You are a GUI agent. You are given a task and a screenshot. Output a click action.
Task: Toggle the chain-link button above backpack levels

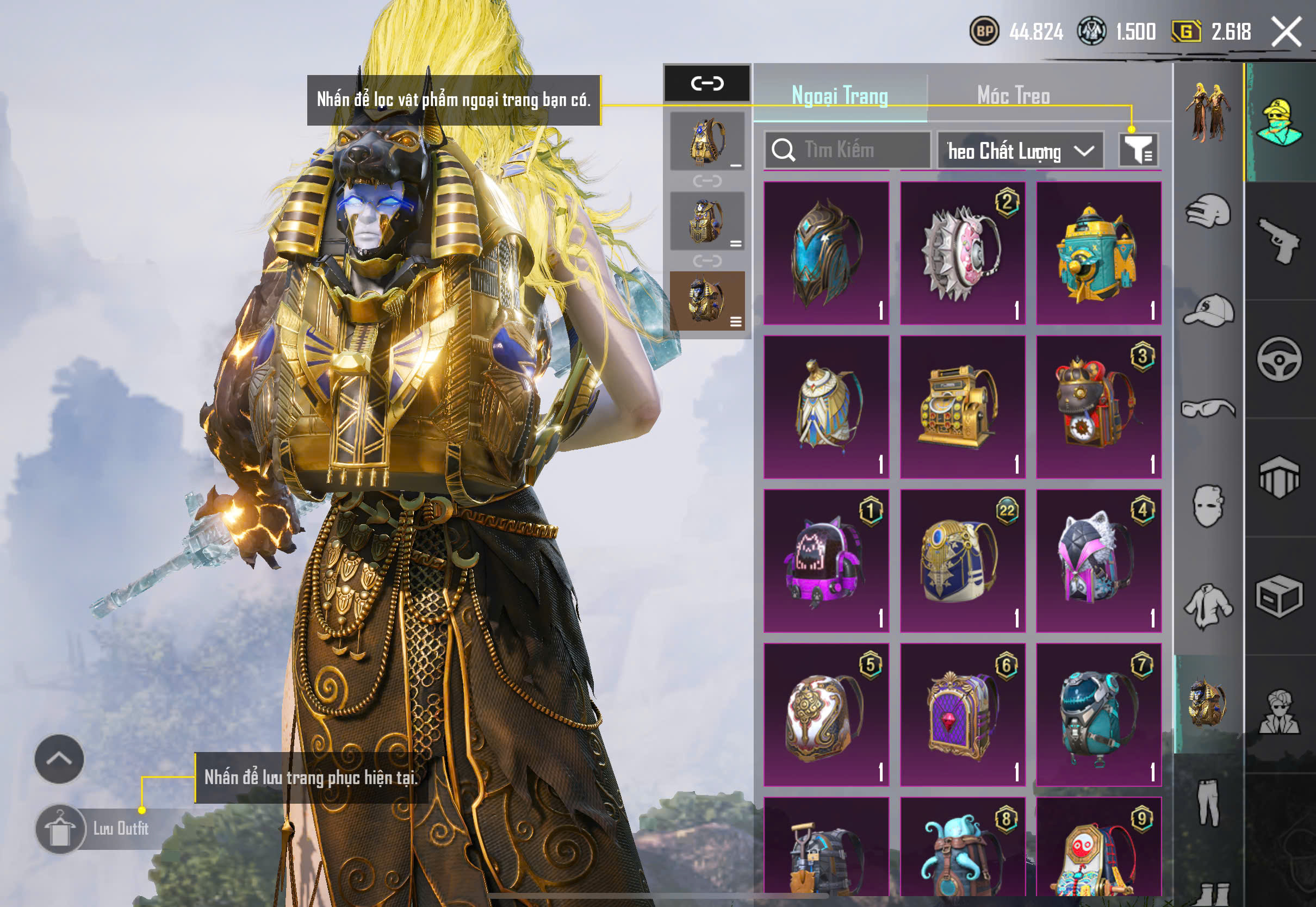[x=707, y=84]
